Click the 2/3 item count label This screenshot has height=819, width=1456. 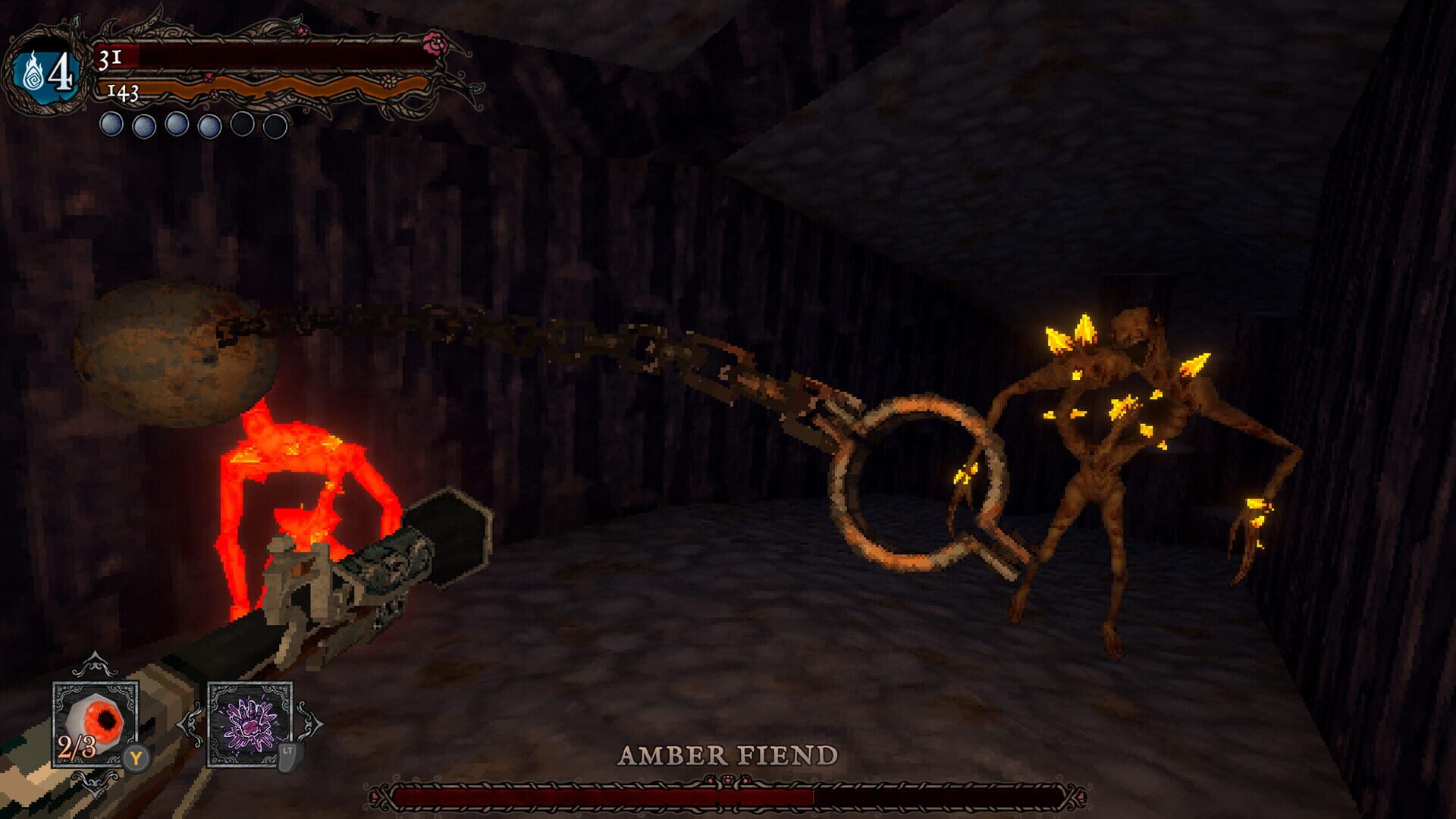[x=77, y=746]
